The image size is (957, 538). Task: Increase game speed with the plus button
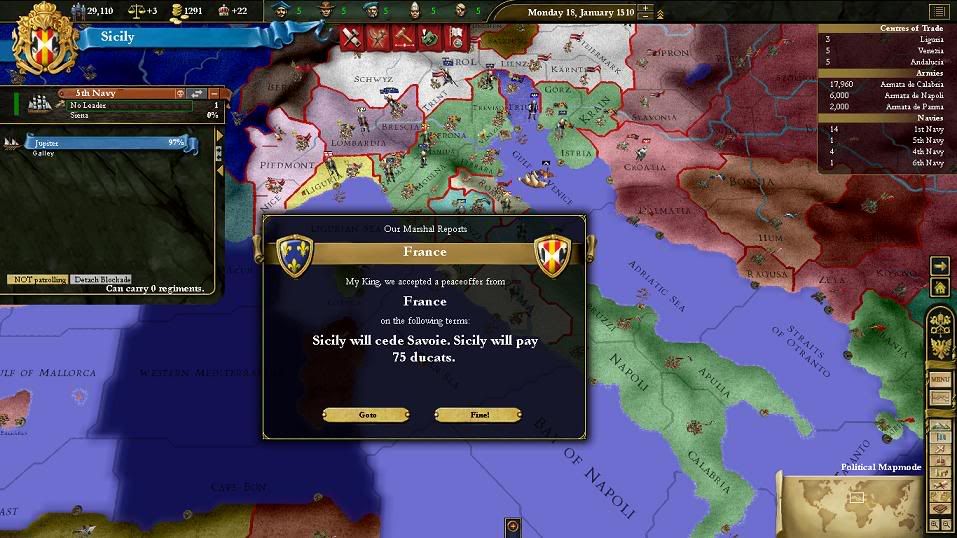pyautogui.click(x=646, y=8)
